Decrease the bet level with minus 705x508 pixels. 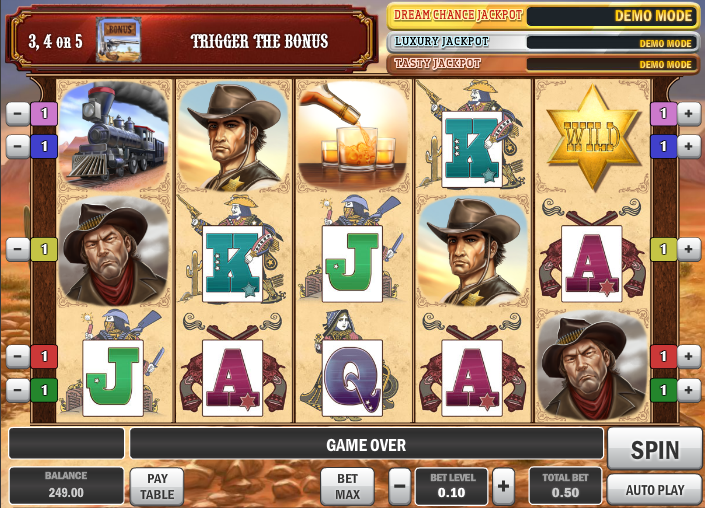pos(400,486)
